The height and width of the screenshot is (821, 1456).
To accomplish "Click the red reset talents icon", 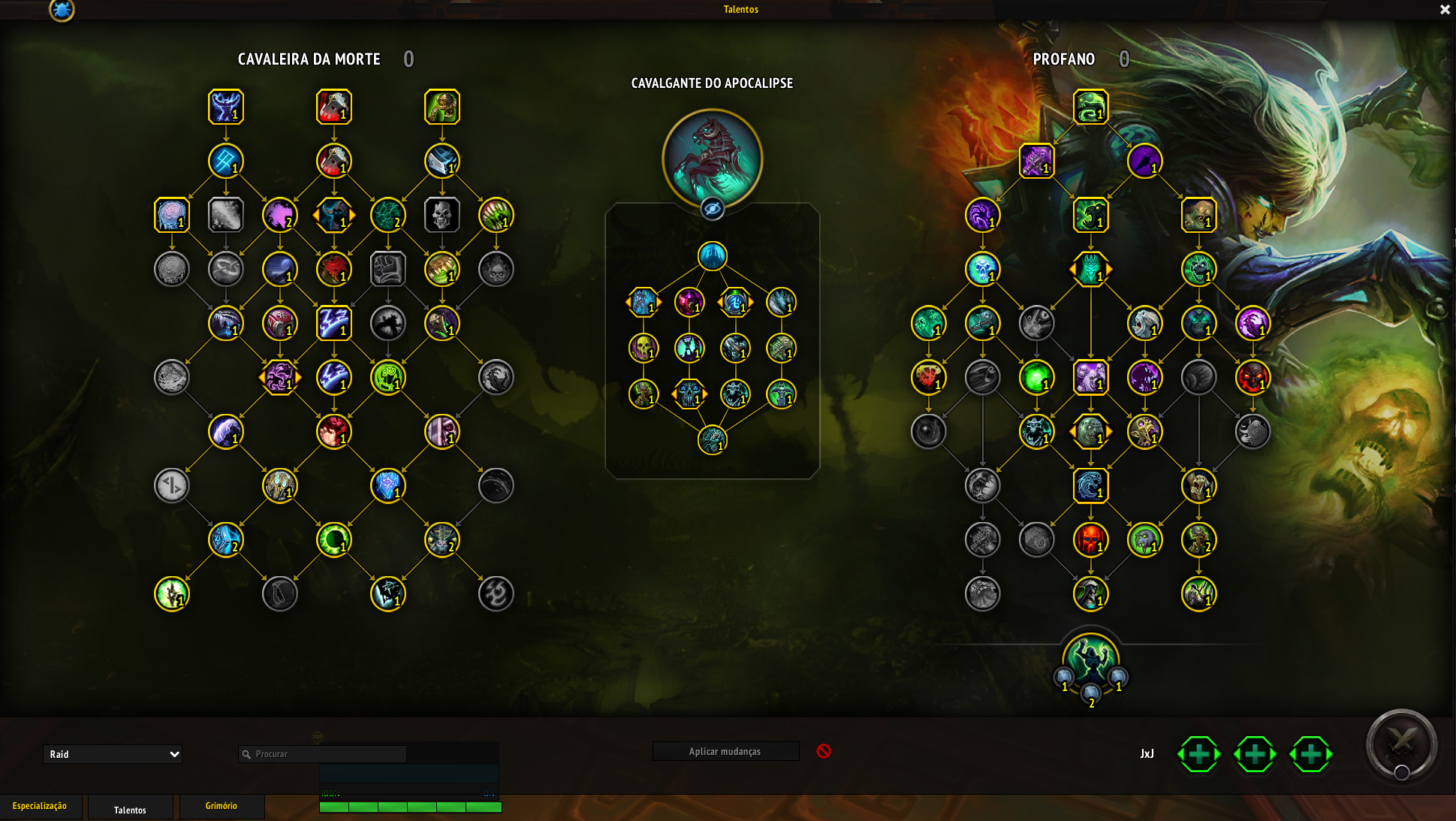I will pos(824,751).
